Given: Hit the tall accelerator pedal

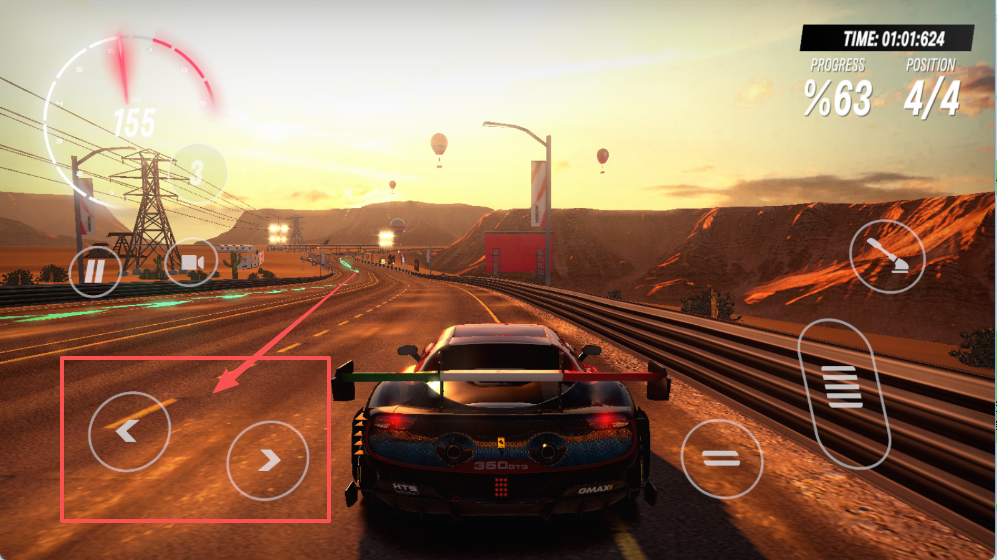Looking at the screenshot, I should (x=844, y=394).
